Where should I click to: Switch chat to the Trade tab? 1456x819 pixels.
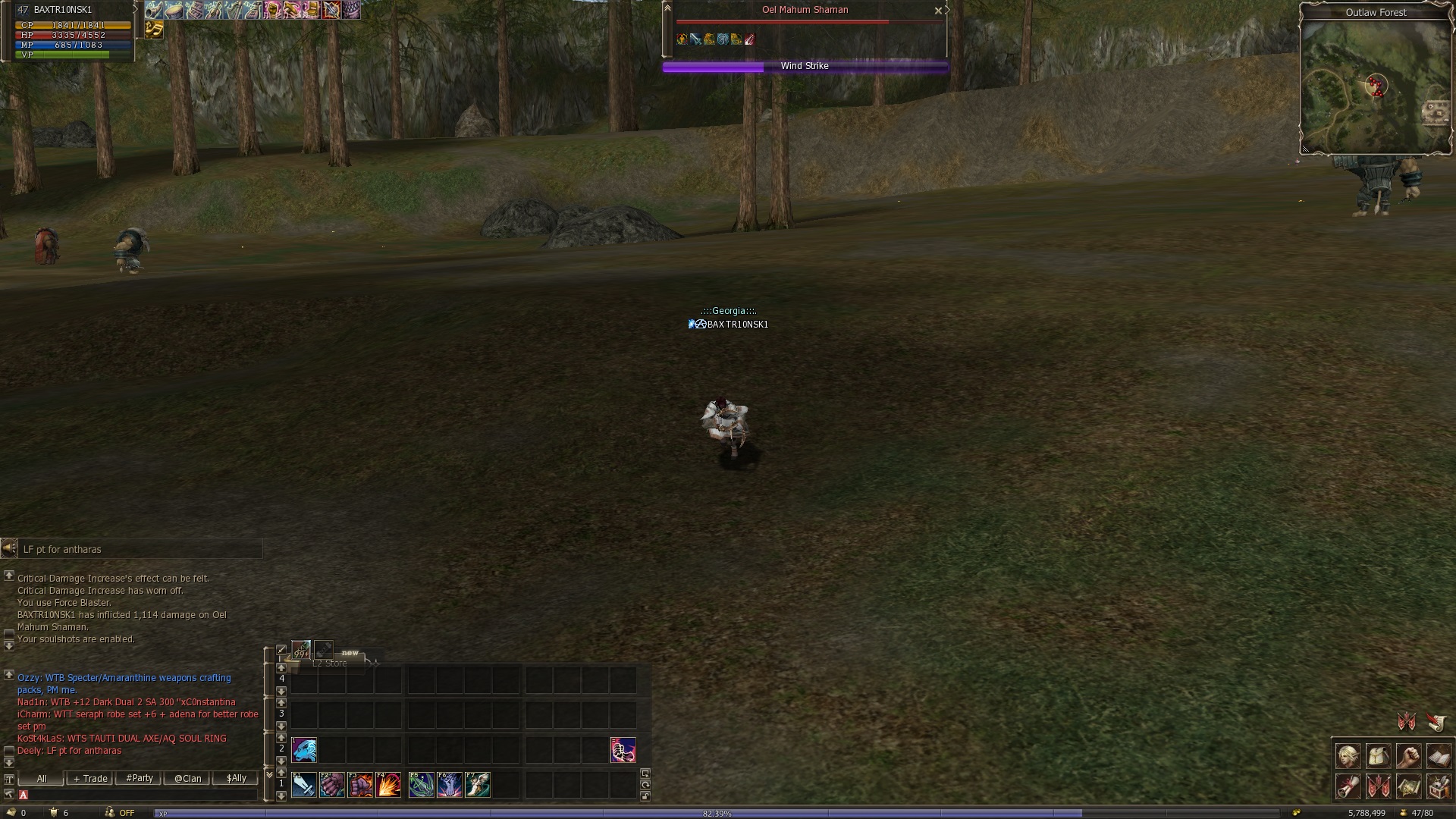[90, 779]
